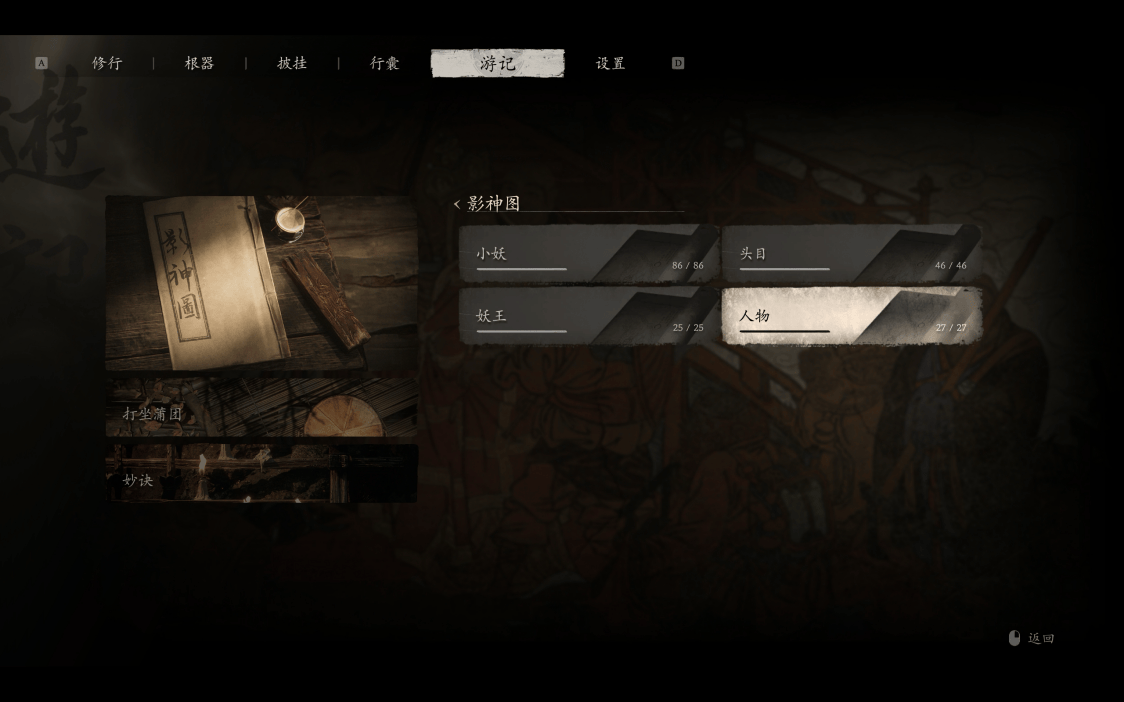The height and width of the screenshot is (702, 1124).
Task: Open the highlighted 人物 category
Action: click(851, 316)
